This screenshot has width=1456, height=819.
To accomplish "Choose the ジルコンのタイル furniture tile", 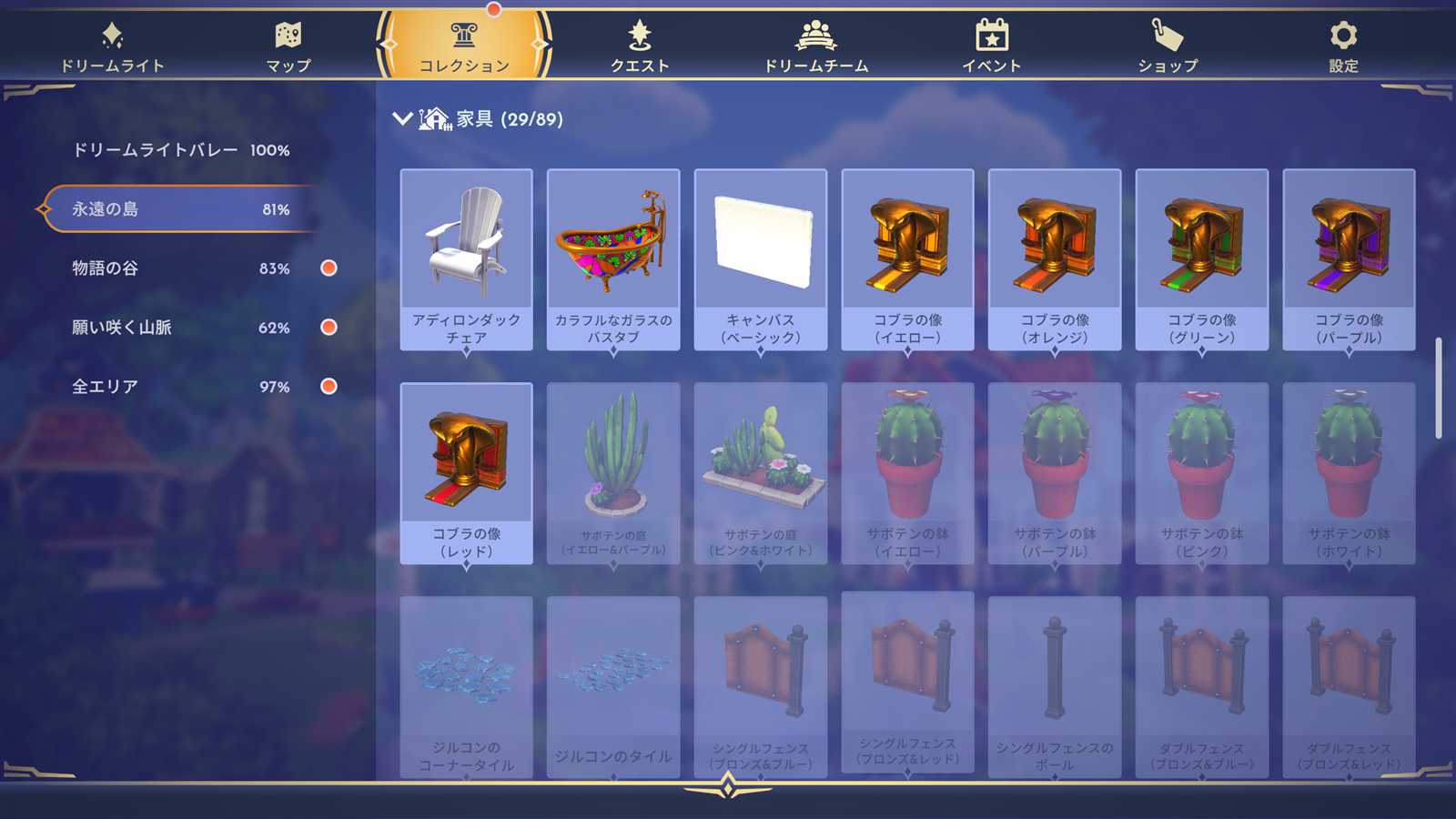I will pyautogui.click(x=613, y=687).
